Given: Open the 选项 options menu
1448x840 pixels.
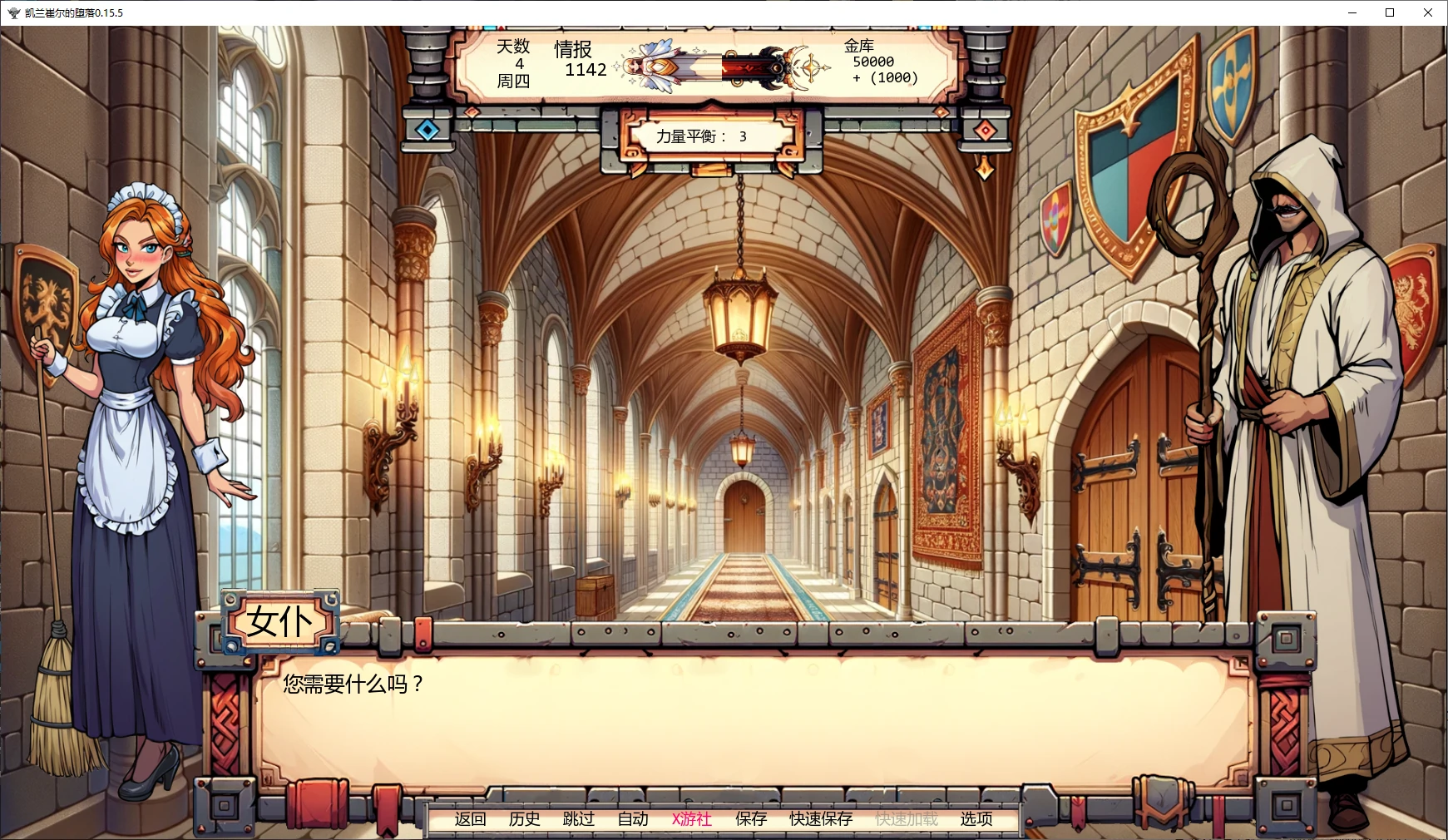Looking at the screenshot, I should click(975, 819).
